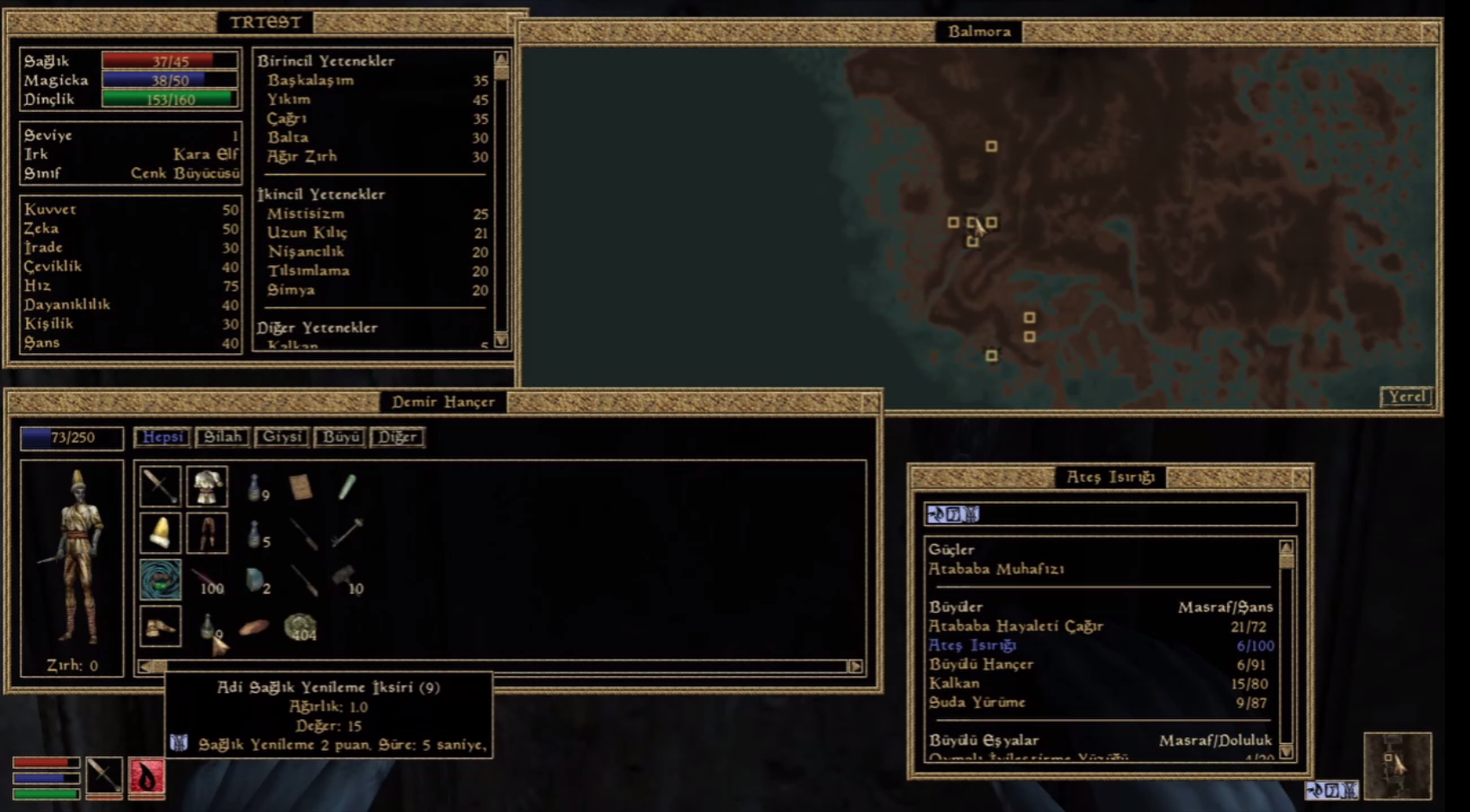1470x812 pixels.
Task: Select the Kalkan spell from the list
Action: [x=954, y=683]
